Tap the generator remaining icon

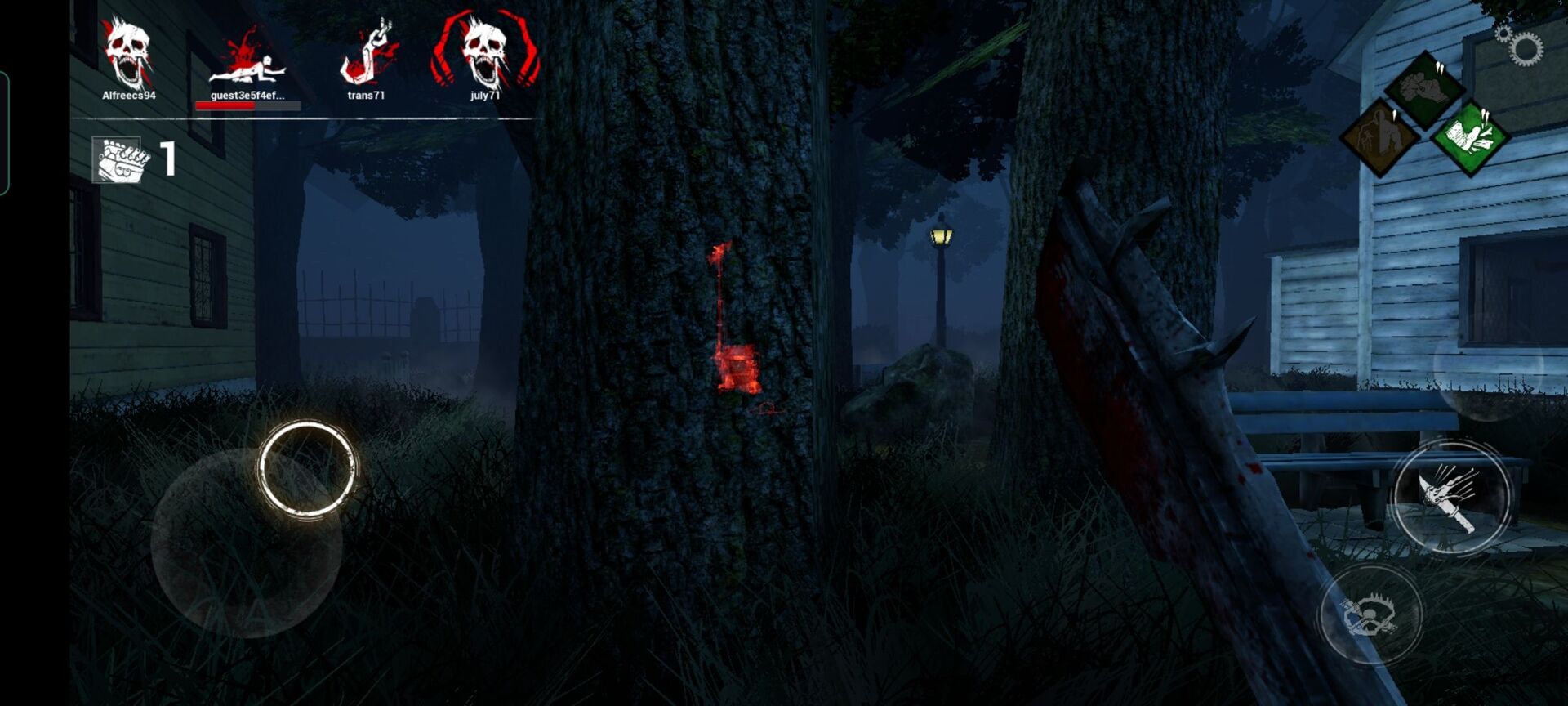tap(119, 159)
